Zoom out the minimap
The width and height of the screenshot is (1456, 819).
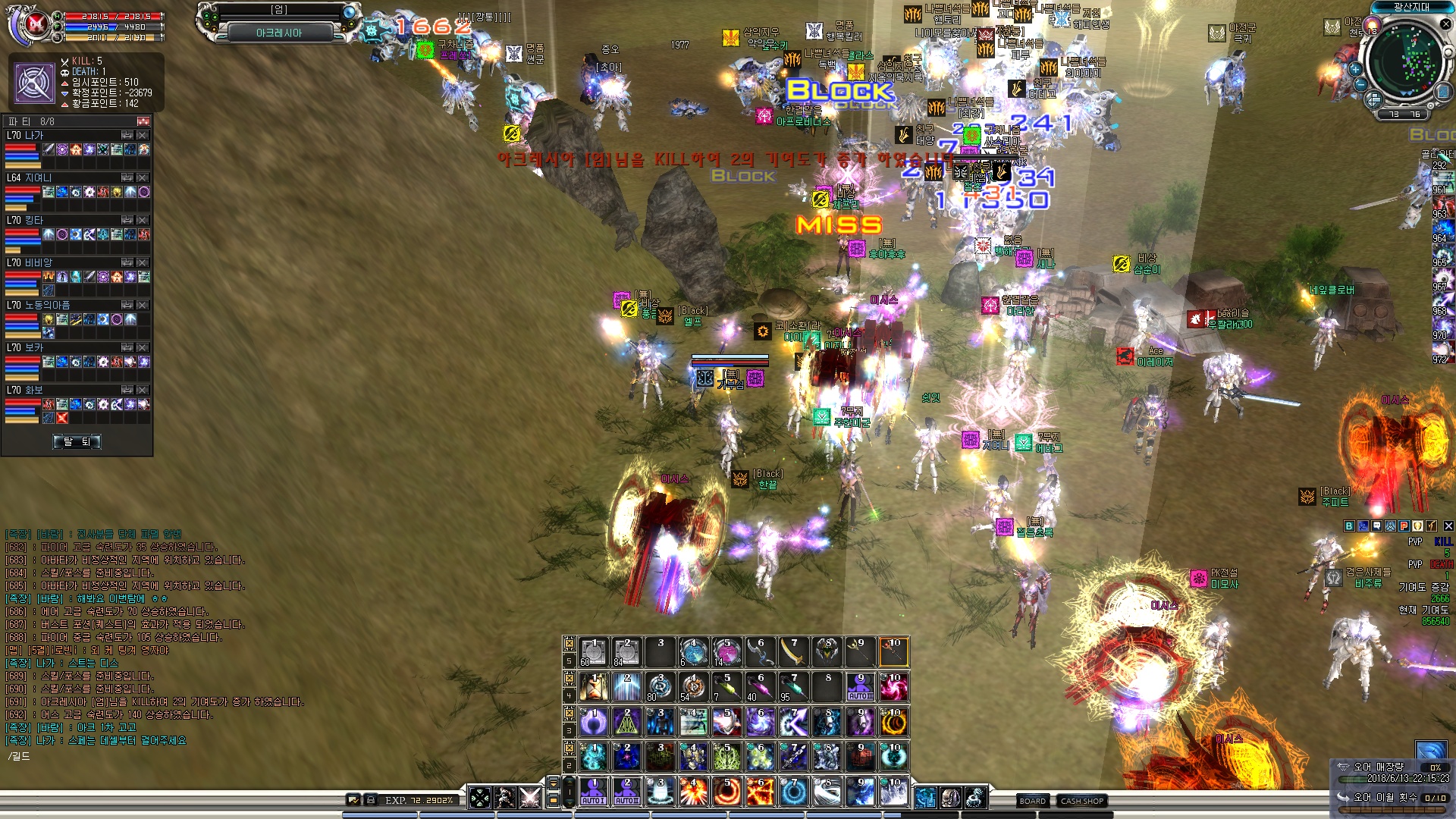(1360, 85)
